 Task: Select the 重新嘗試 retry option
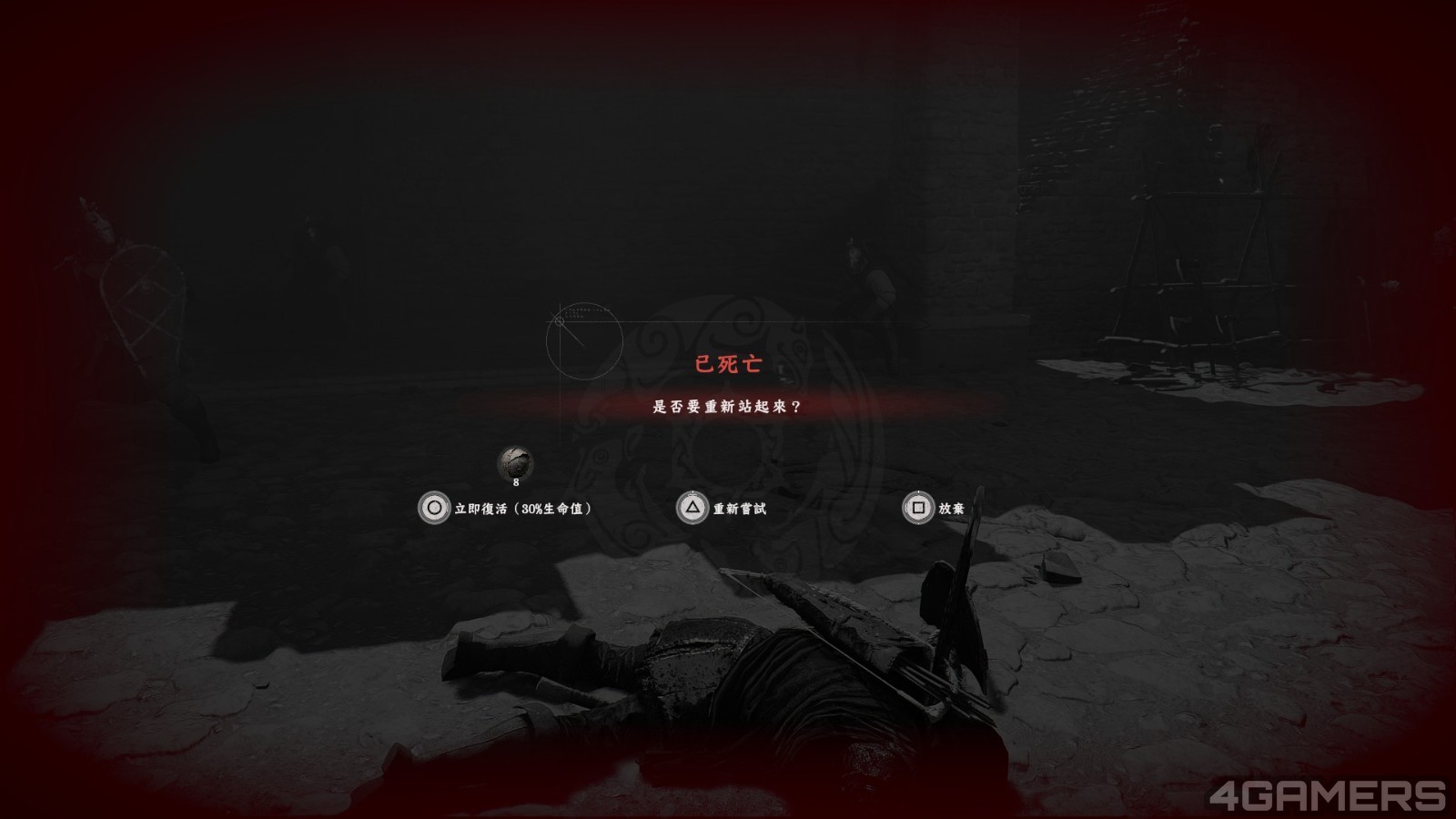pyautogui.click(x=723, y=508)
